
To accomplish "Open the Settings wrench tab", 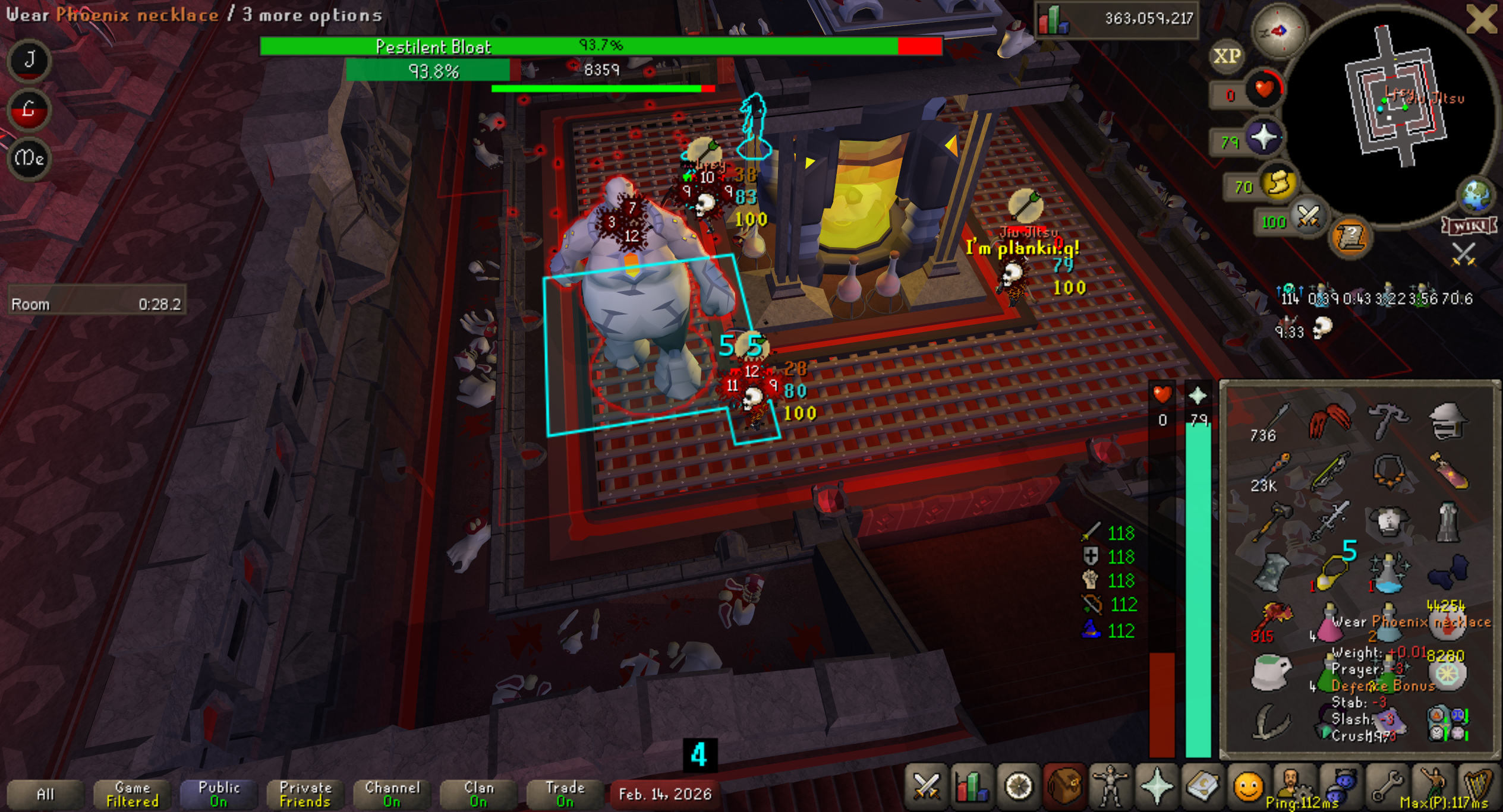I will click(x=1387, y=787).
